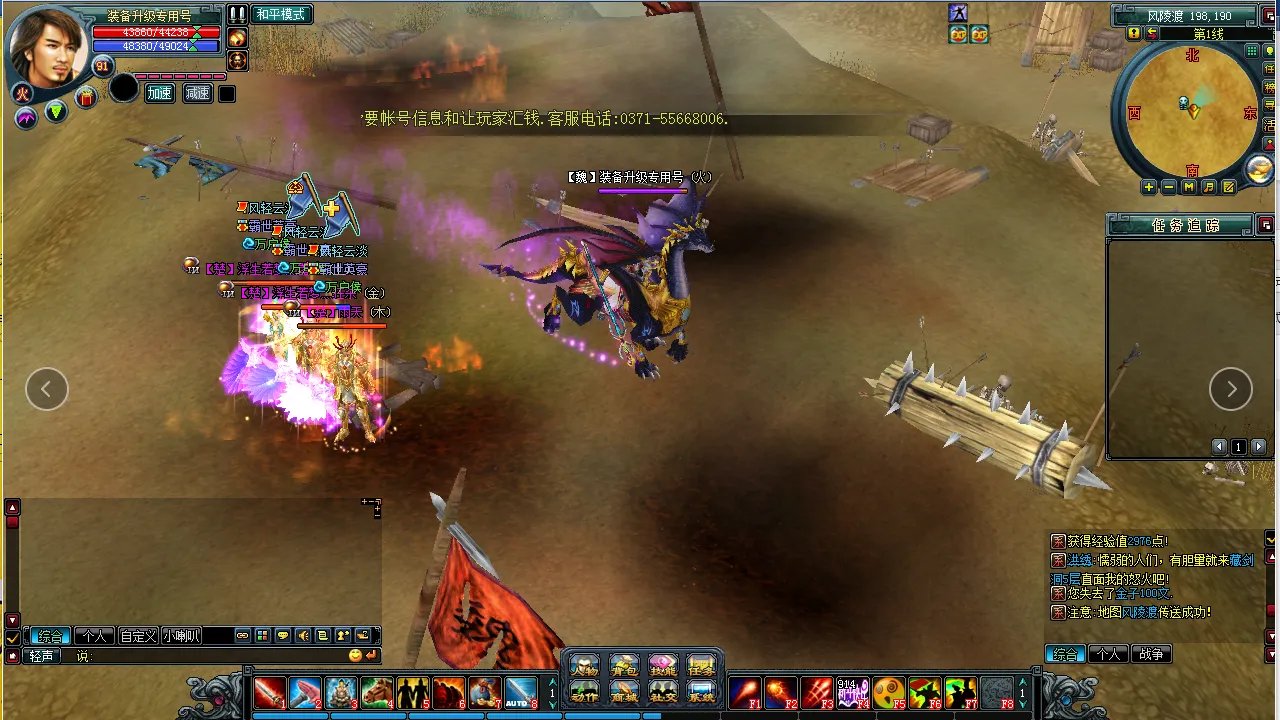Open the 商城 shop menu
This screenshot has width=1280, height=720.
point(624,692)
